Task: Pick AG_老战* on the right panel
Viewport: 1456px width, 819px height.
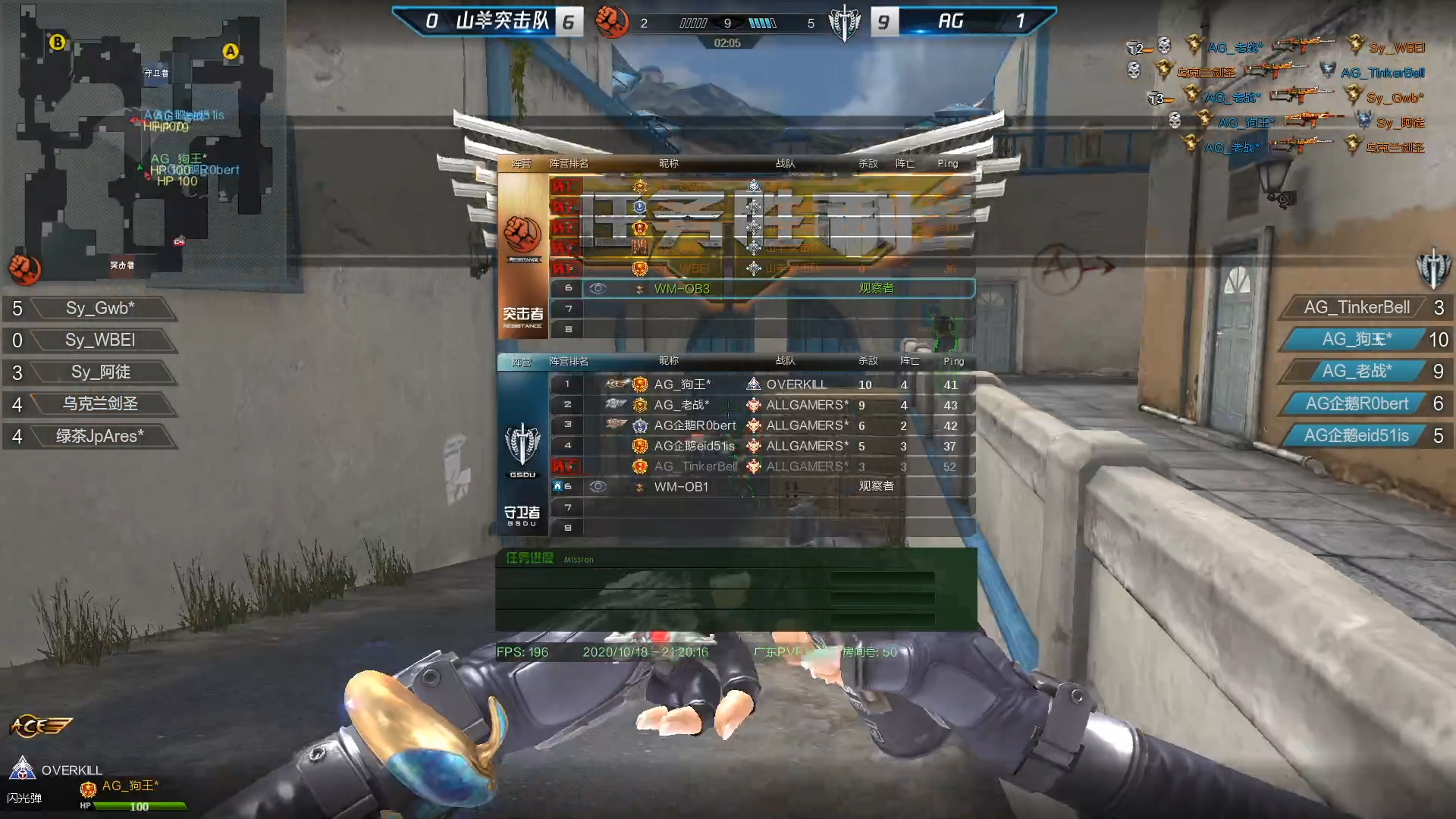Action: [x=1356, y=372]
